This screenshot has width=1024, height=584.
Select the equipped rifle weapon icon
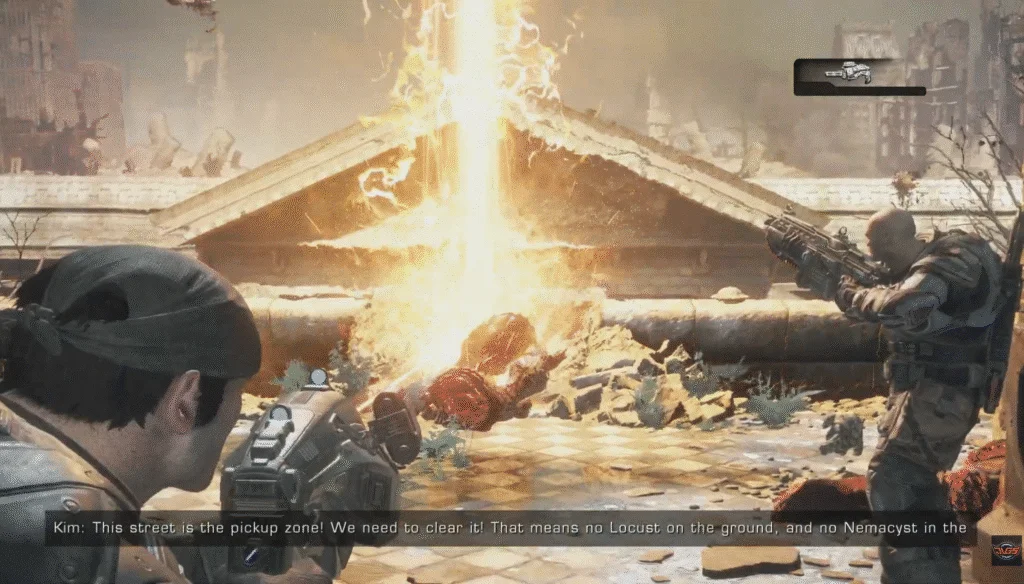pos(849,72)
